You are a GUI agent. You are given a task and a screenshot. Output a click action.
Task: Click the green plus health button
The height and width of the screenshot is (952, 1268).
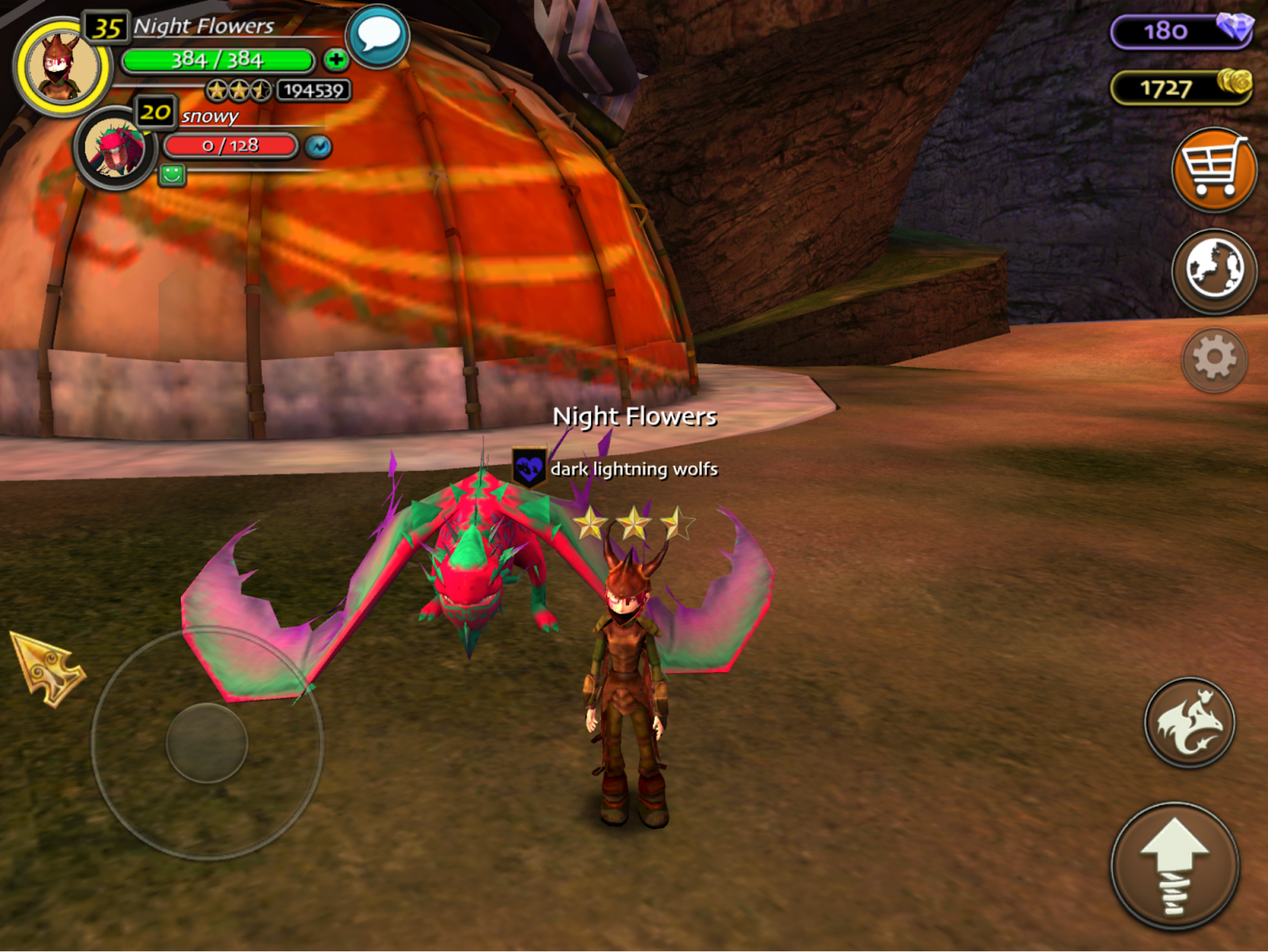pyautogui.click(x=335, y=59)
